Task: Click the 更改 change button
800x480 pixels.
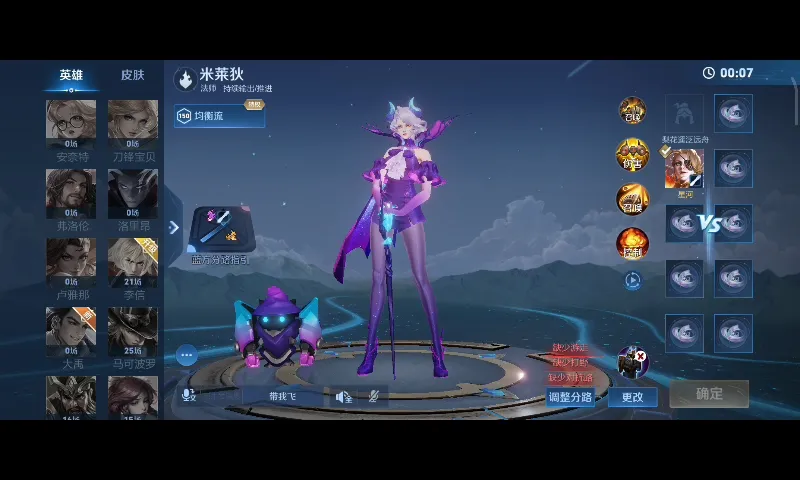Action: (633, 397)
